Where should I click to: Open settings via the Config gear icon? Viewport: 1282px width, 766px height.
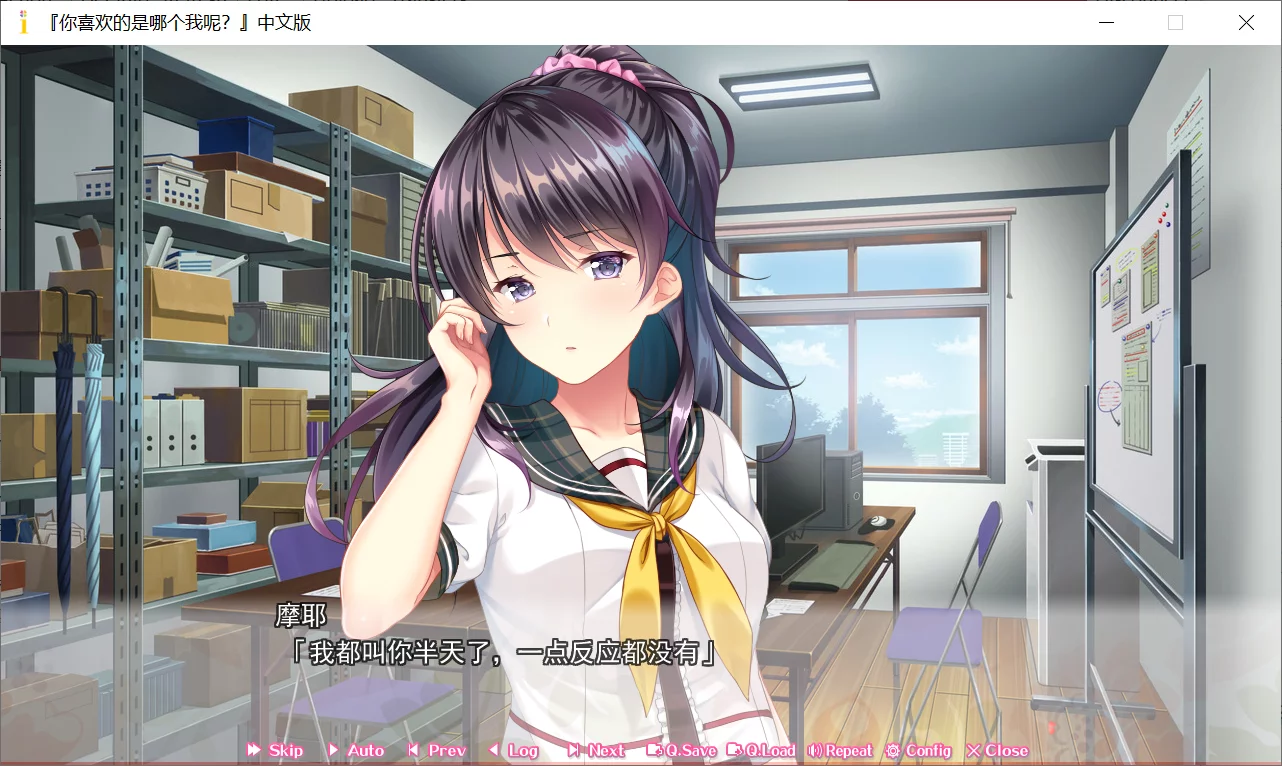pos(893,750)
